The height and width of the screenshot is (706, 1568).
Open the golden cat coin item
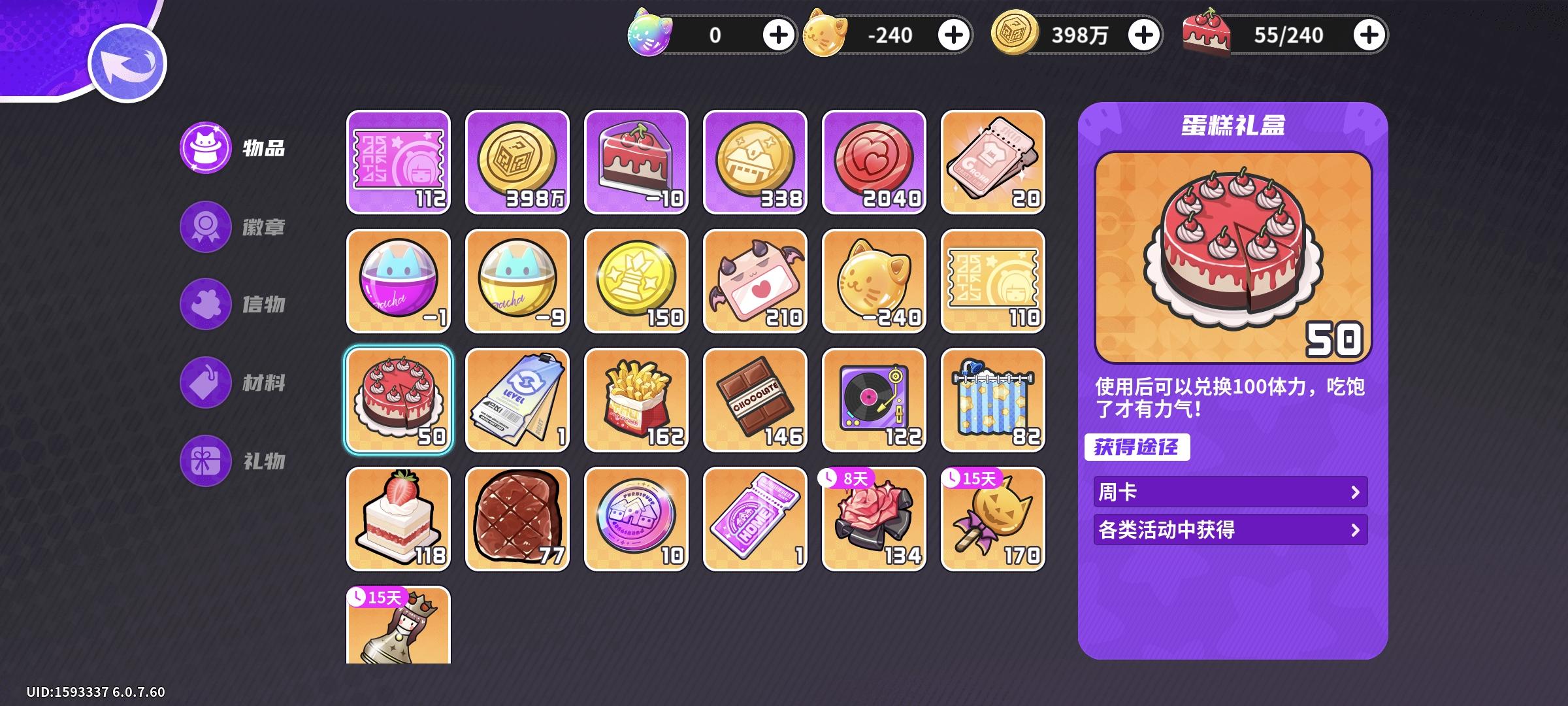click(874, 280)
